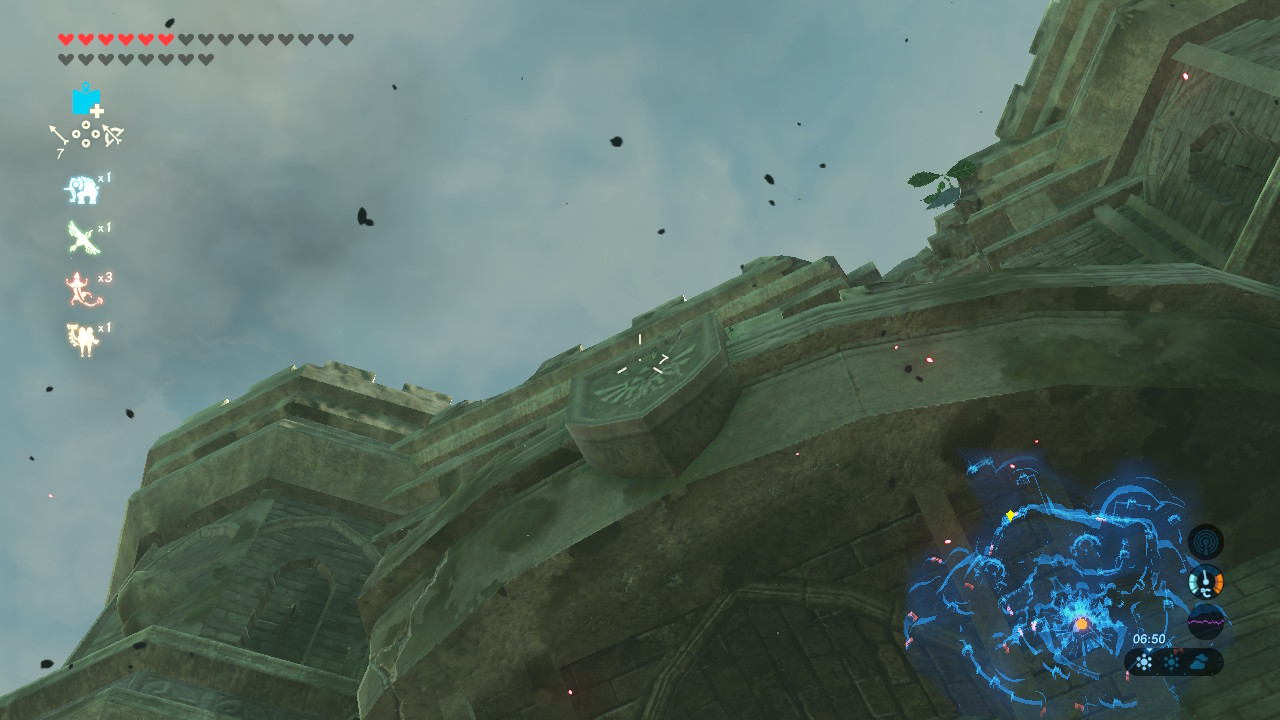
Task: Choose the bow quick-select icon
Action: click(x=112, y=135)
